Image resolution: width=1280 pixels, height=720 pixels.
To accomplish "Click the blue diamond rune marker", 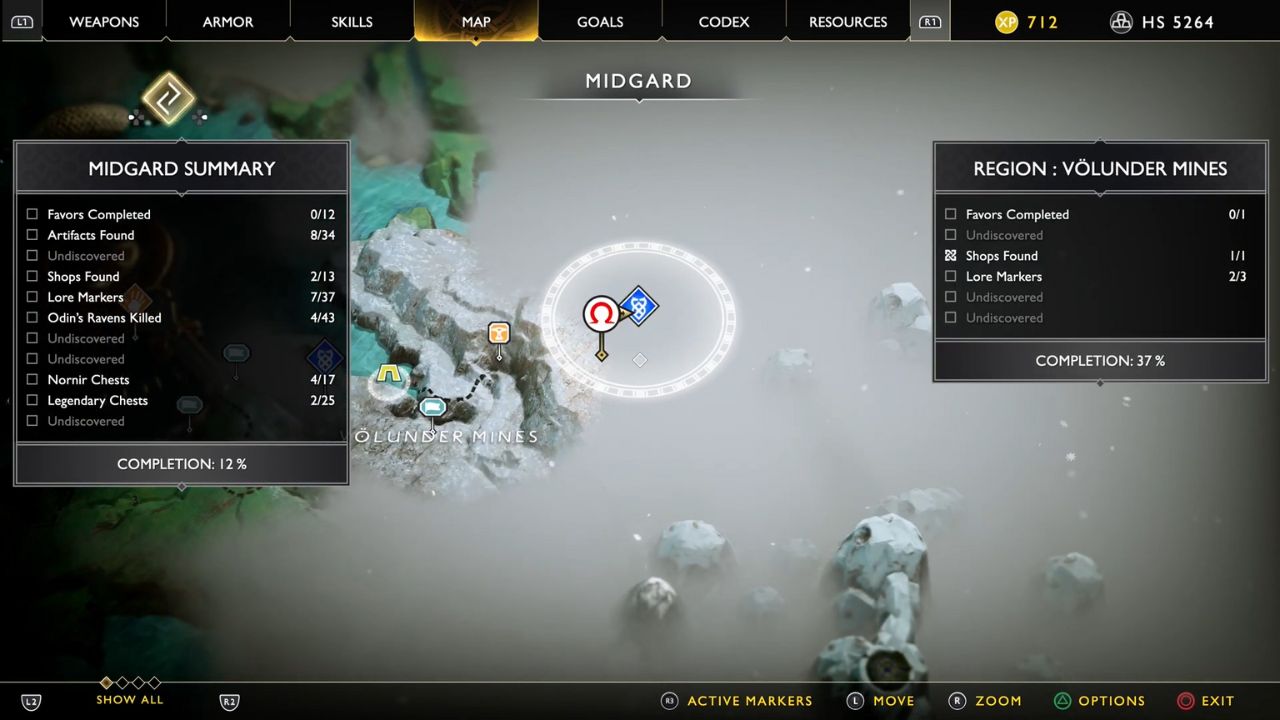I will tap(638, 306).
